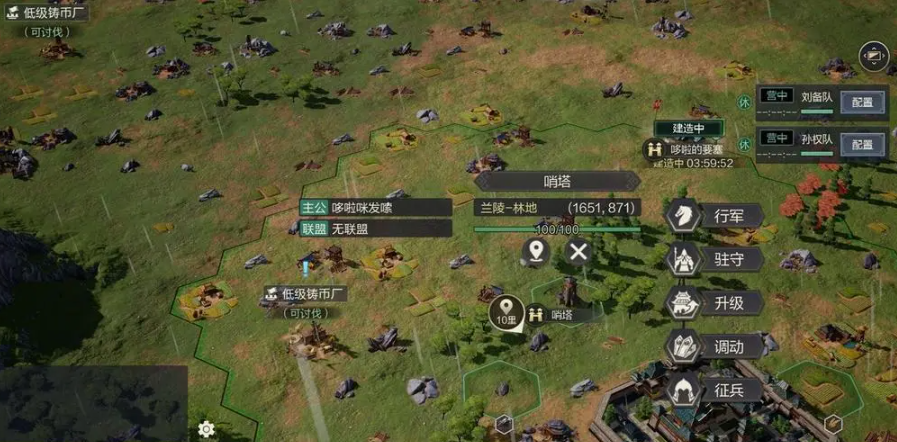Select the 低级铸币厂 label near the pin
897x442 pixels.
305,294
